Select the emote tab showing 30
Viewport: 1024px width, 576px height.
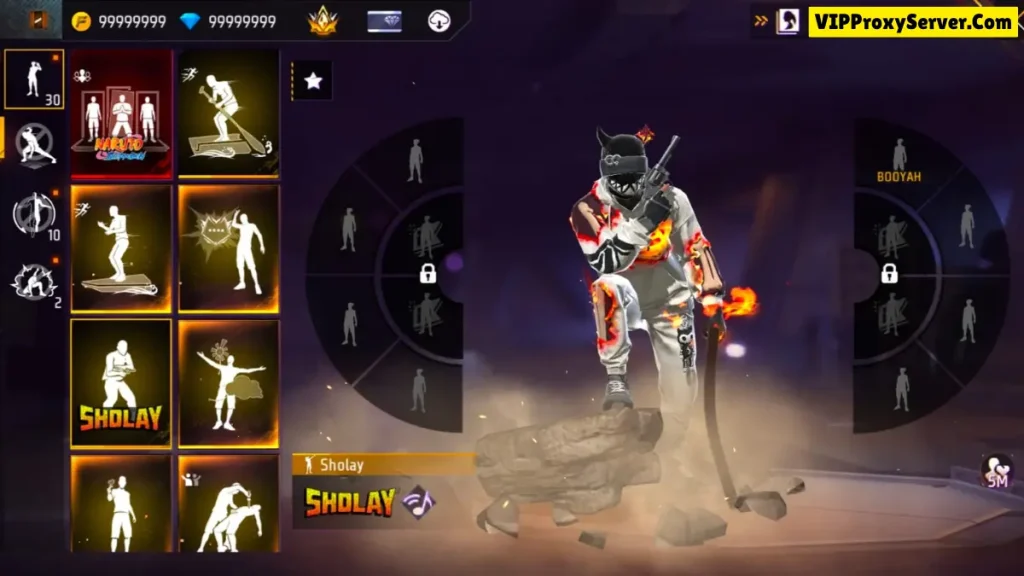click(34, 79)
